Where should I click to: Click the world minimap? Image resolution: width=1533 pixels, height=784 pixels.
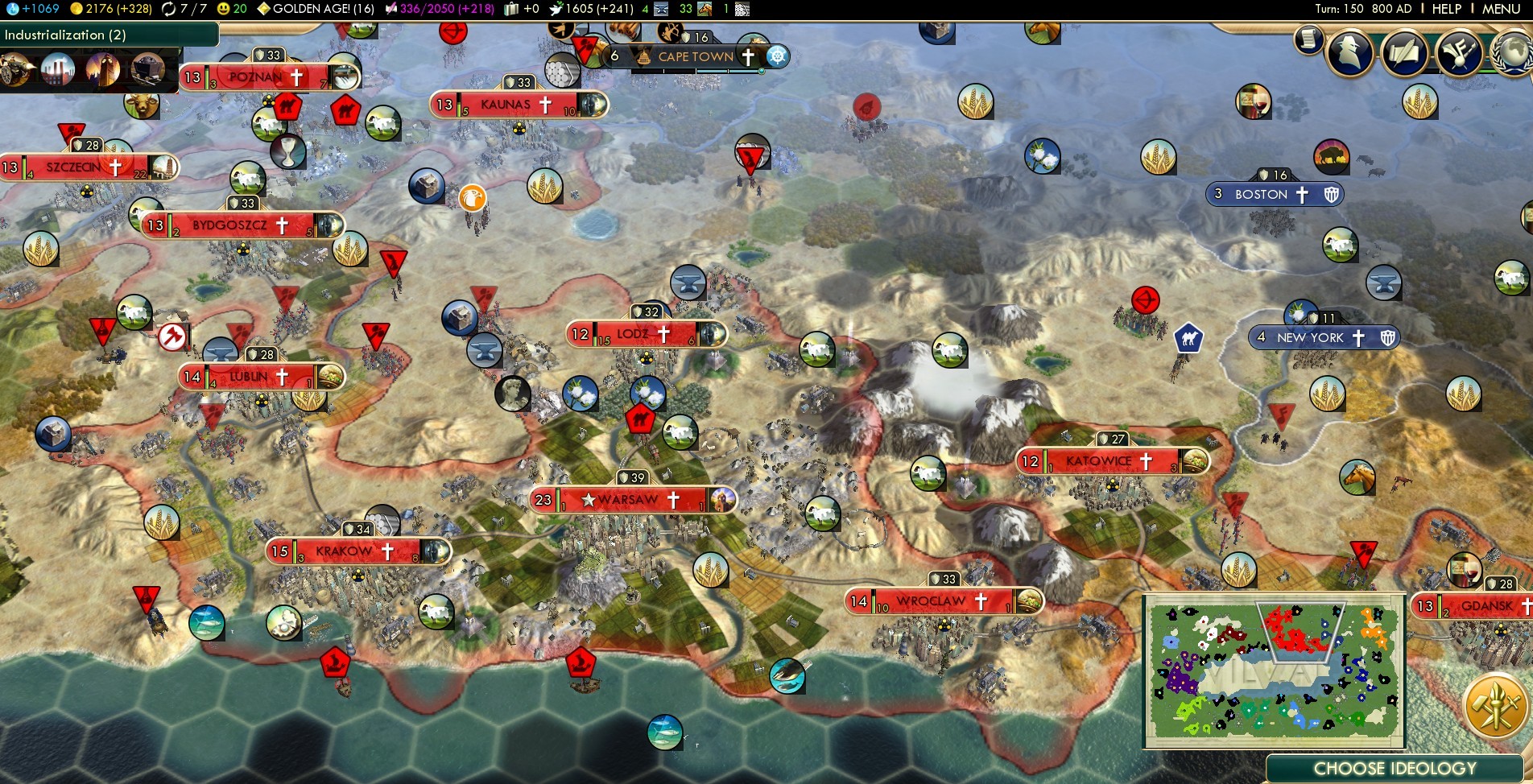(x=1274, y=671)
